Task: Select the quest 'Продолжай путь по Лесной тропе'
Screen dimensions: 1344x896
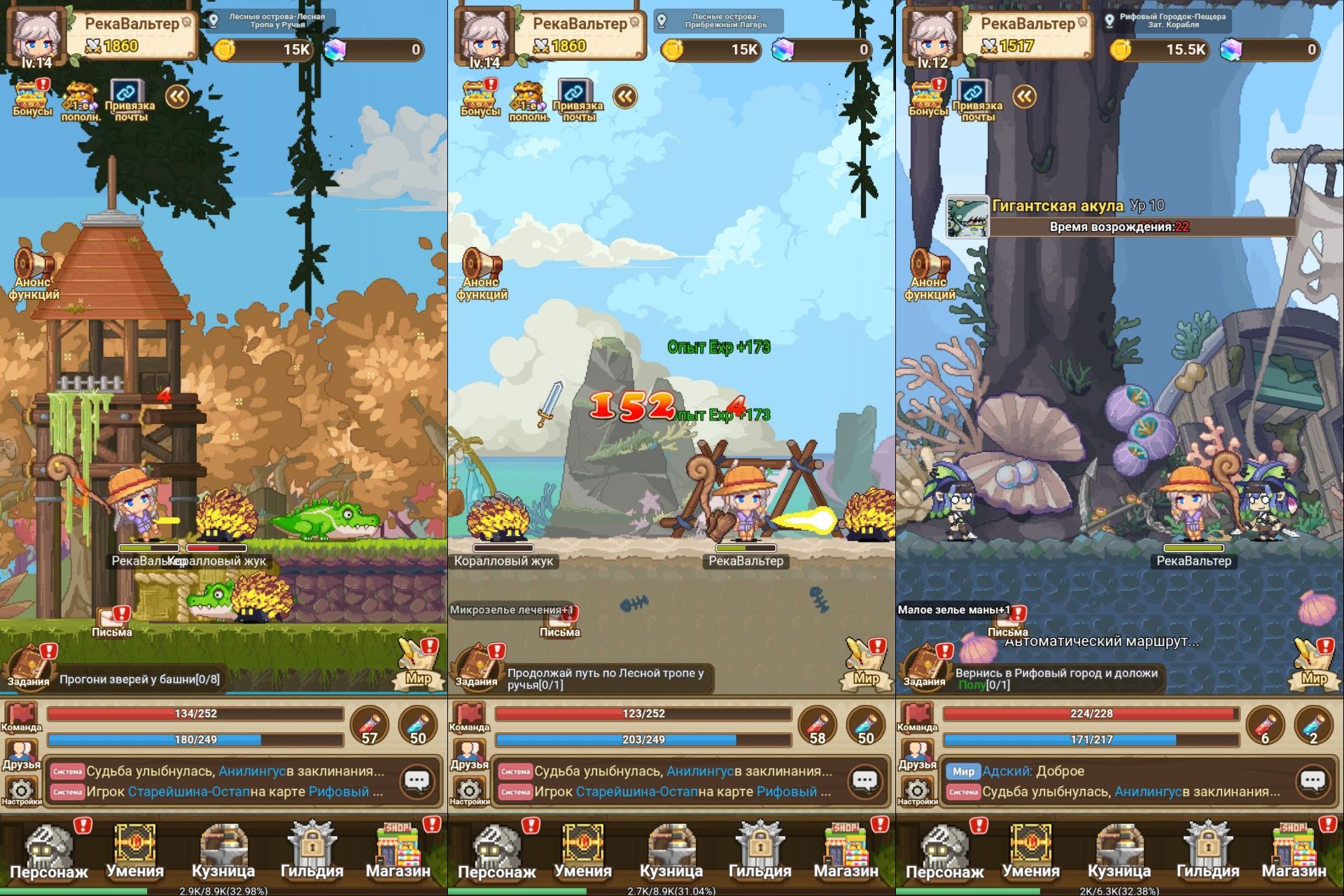Action: pyautogui.click(x=605, y=678)
